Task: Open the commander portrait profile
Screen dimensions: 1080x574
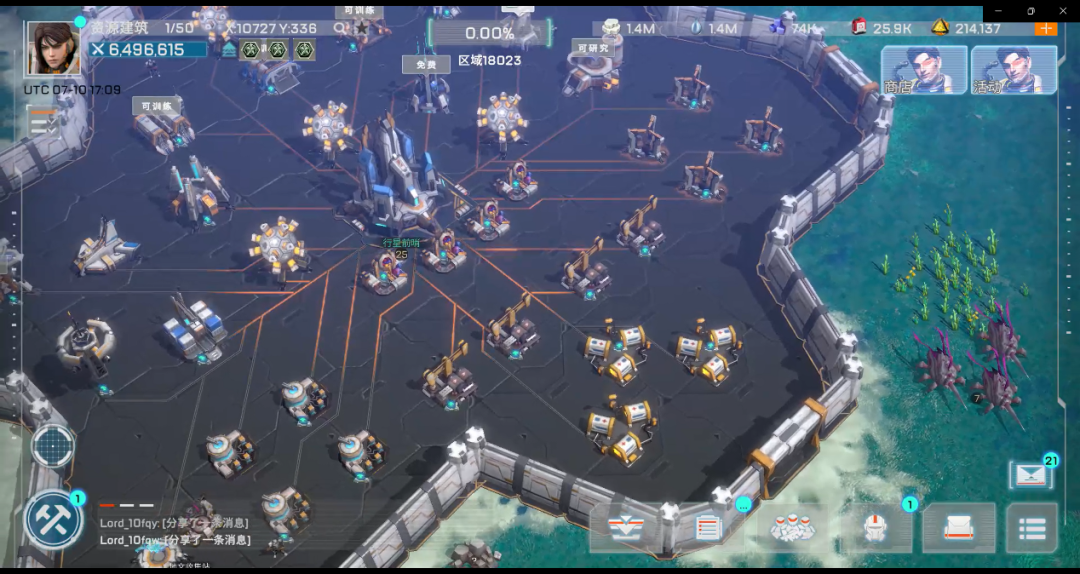Action: tap(52, 48)
